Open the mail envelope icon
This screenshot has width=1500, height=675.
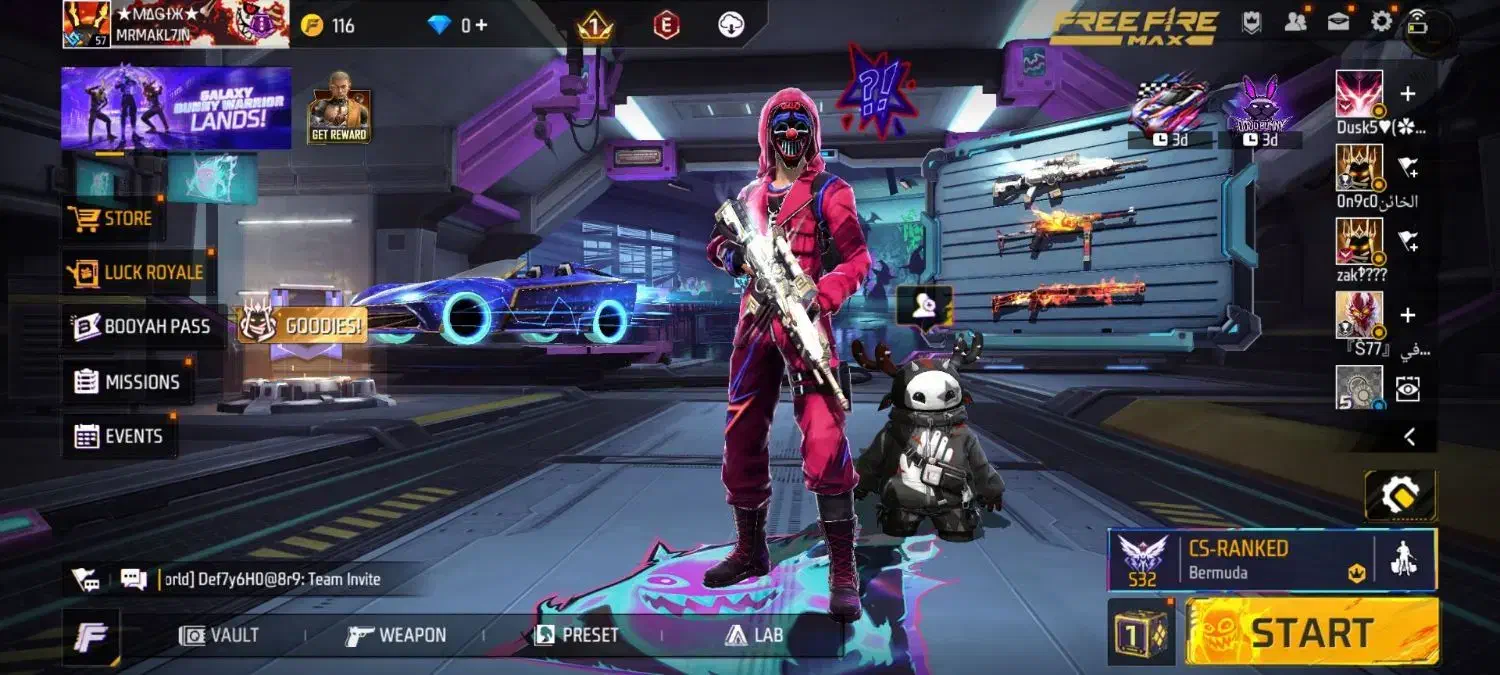click(x=1339, y=21)
